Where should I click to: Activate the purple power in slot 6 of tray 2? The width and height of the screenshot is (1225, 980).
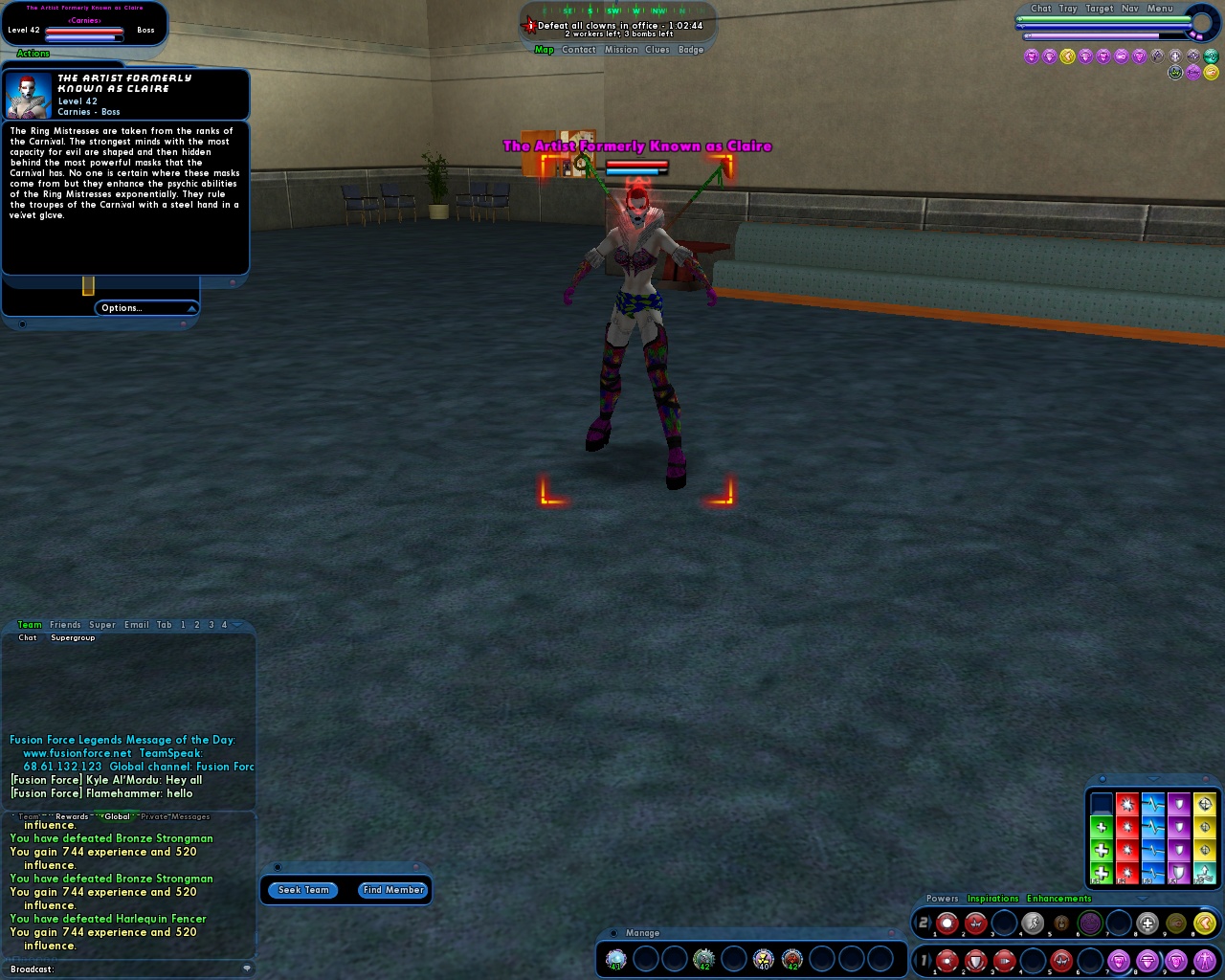(x=1089, y=923)
